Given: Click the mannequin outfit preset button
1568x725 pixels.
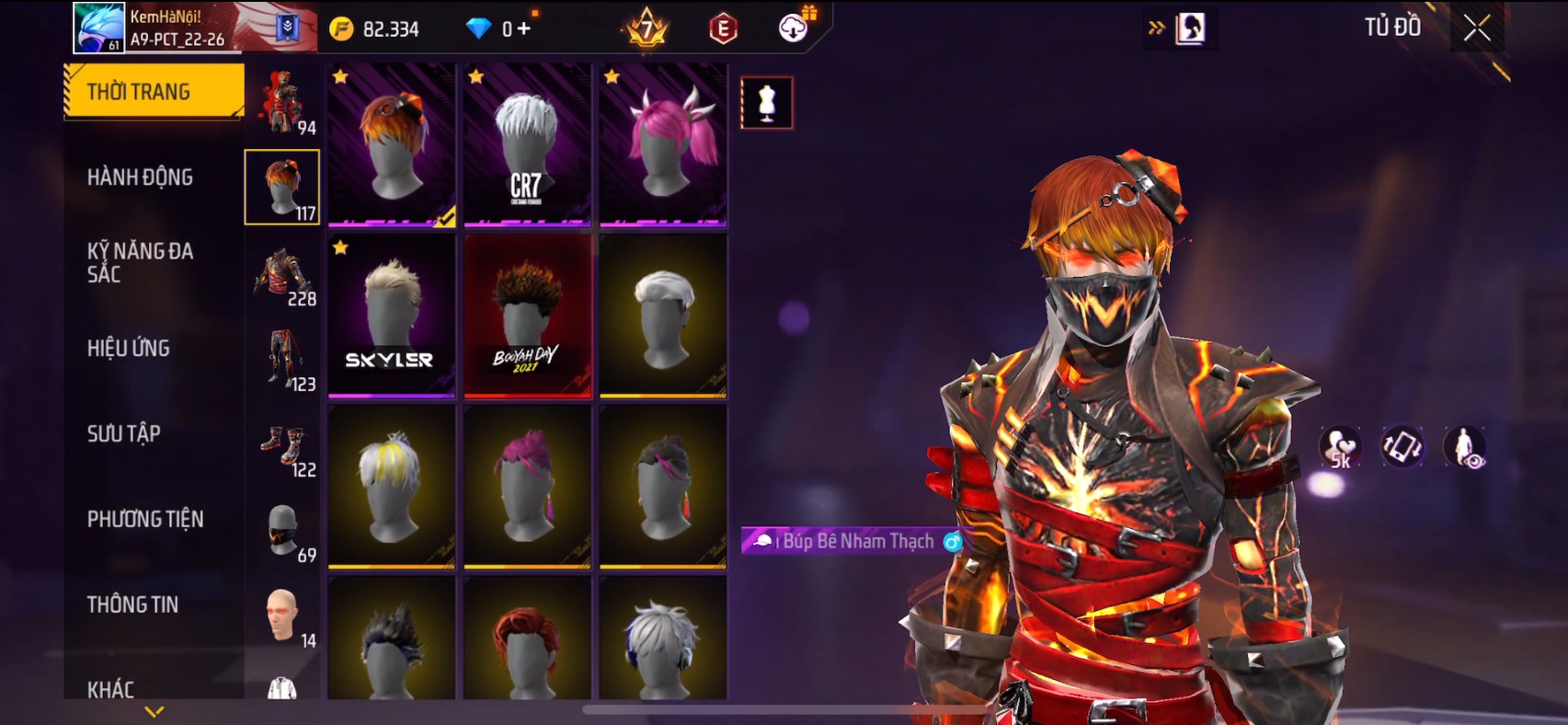Looking at the screenshot, I should (x=767, y=102).
